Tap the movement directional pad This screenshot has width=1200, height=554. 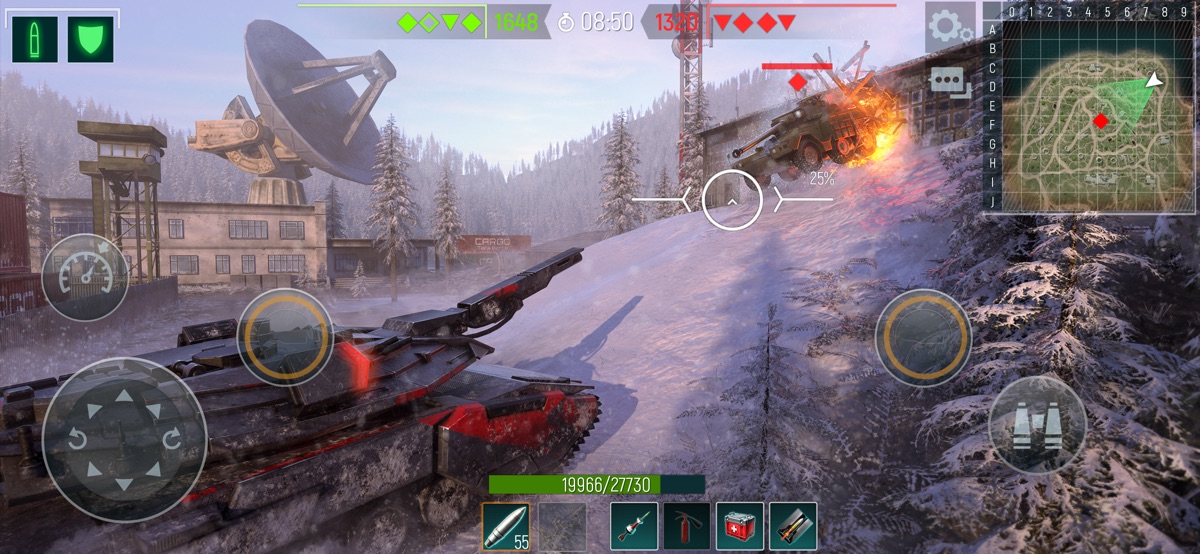click(124, 439)
